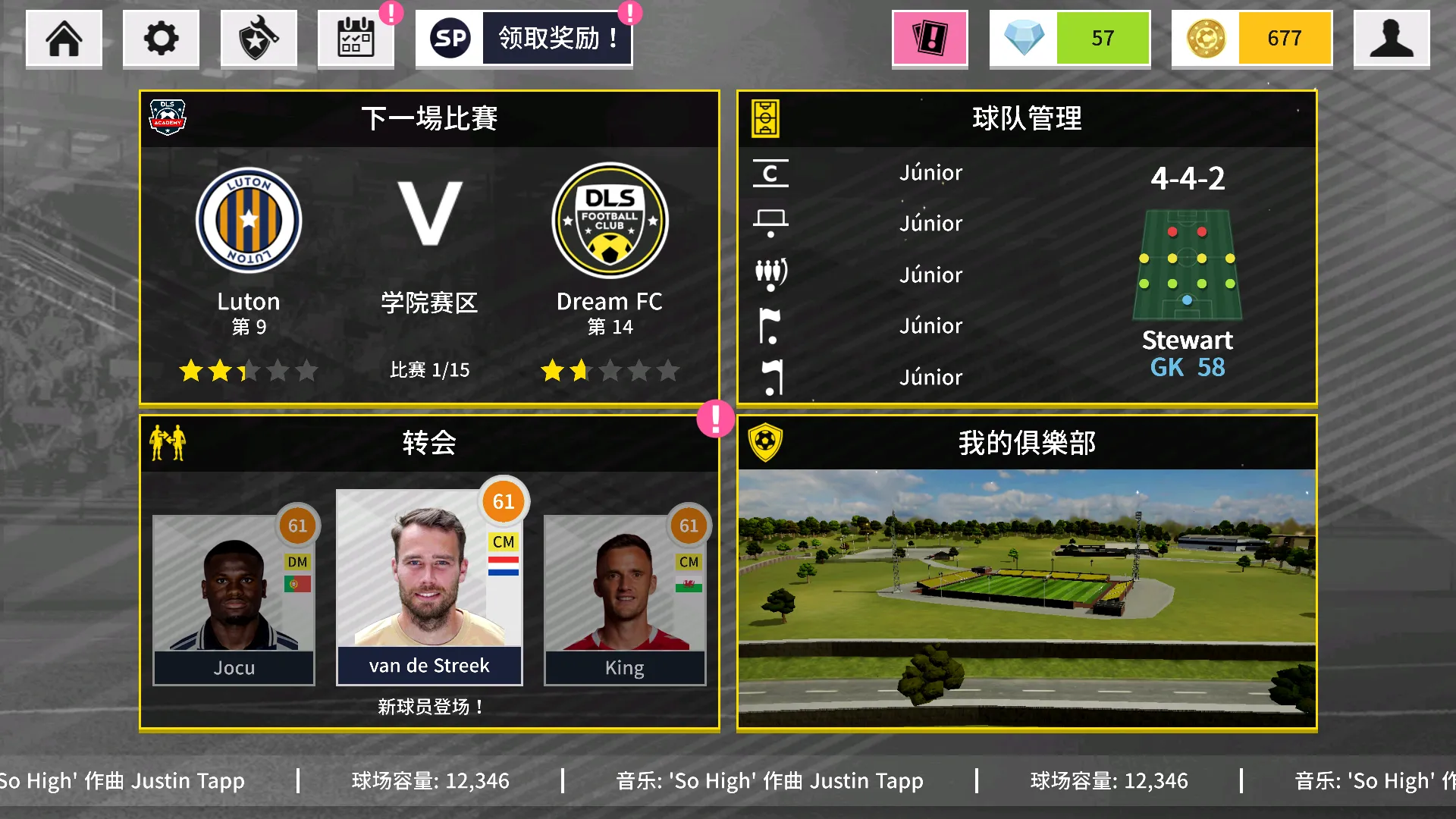Open the kit selection icon in team management
Screen dimensions: 1456x819
point(770,223)
